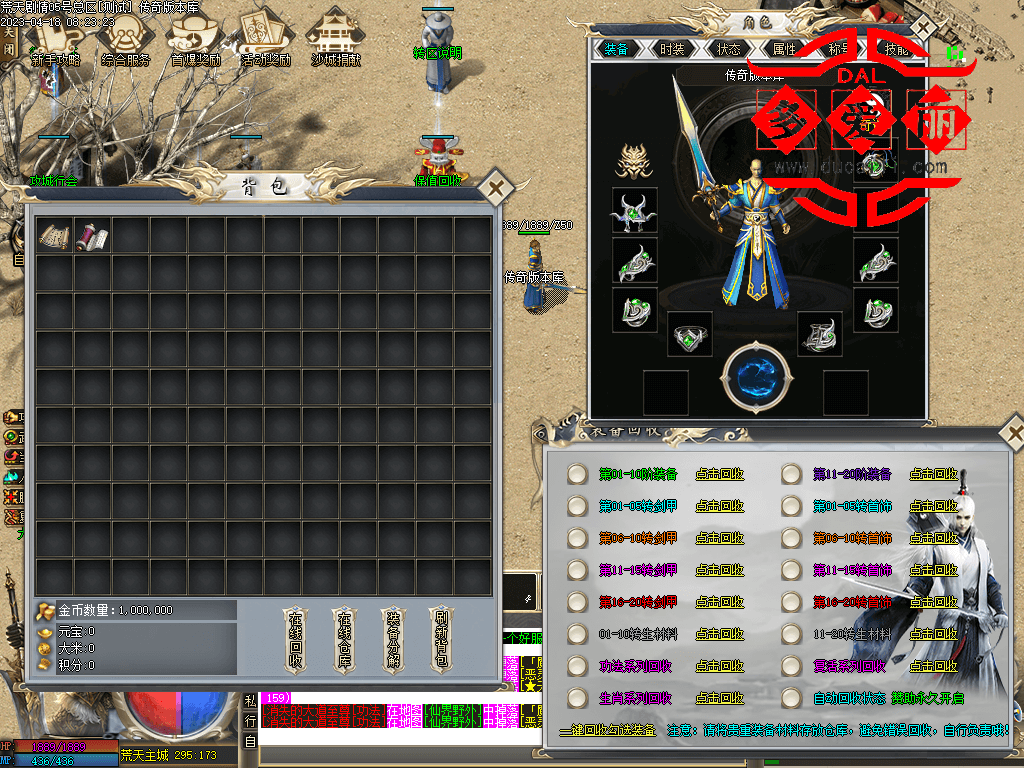The height and width of the screenshot is (768, 1024).
Task: Click the 装备分解 equipment dismantle button
Action: pos(392,638)
